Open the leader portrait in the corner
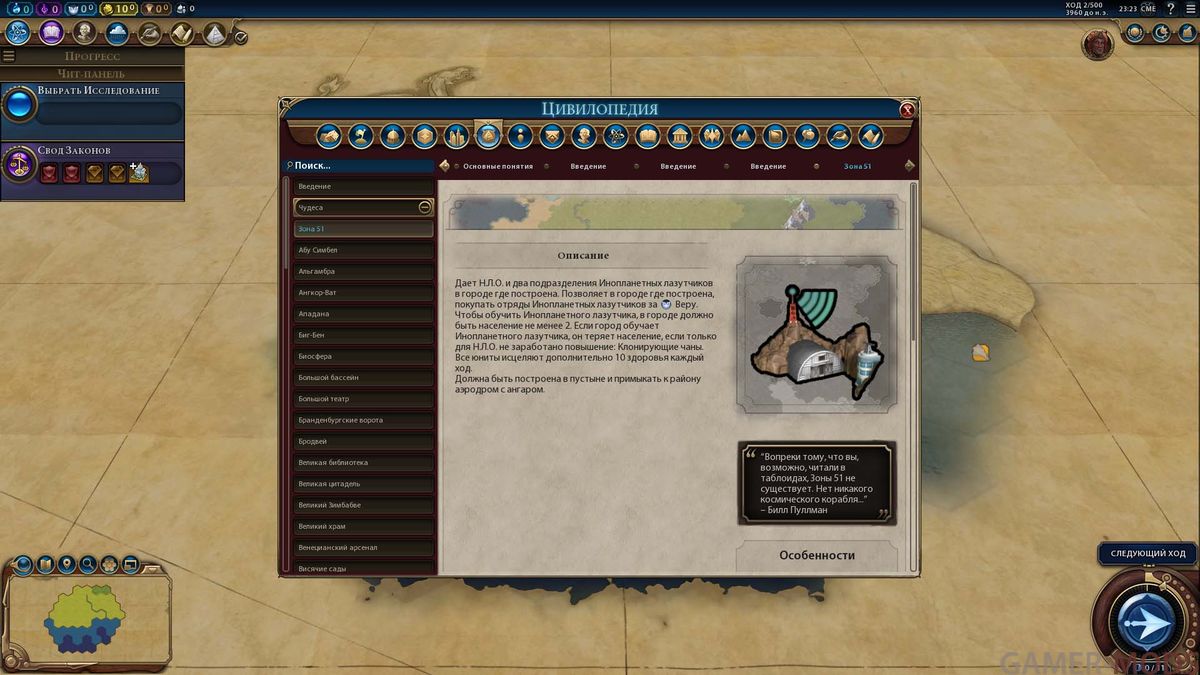The image size is (1200, 675). (1098, 43)
